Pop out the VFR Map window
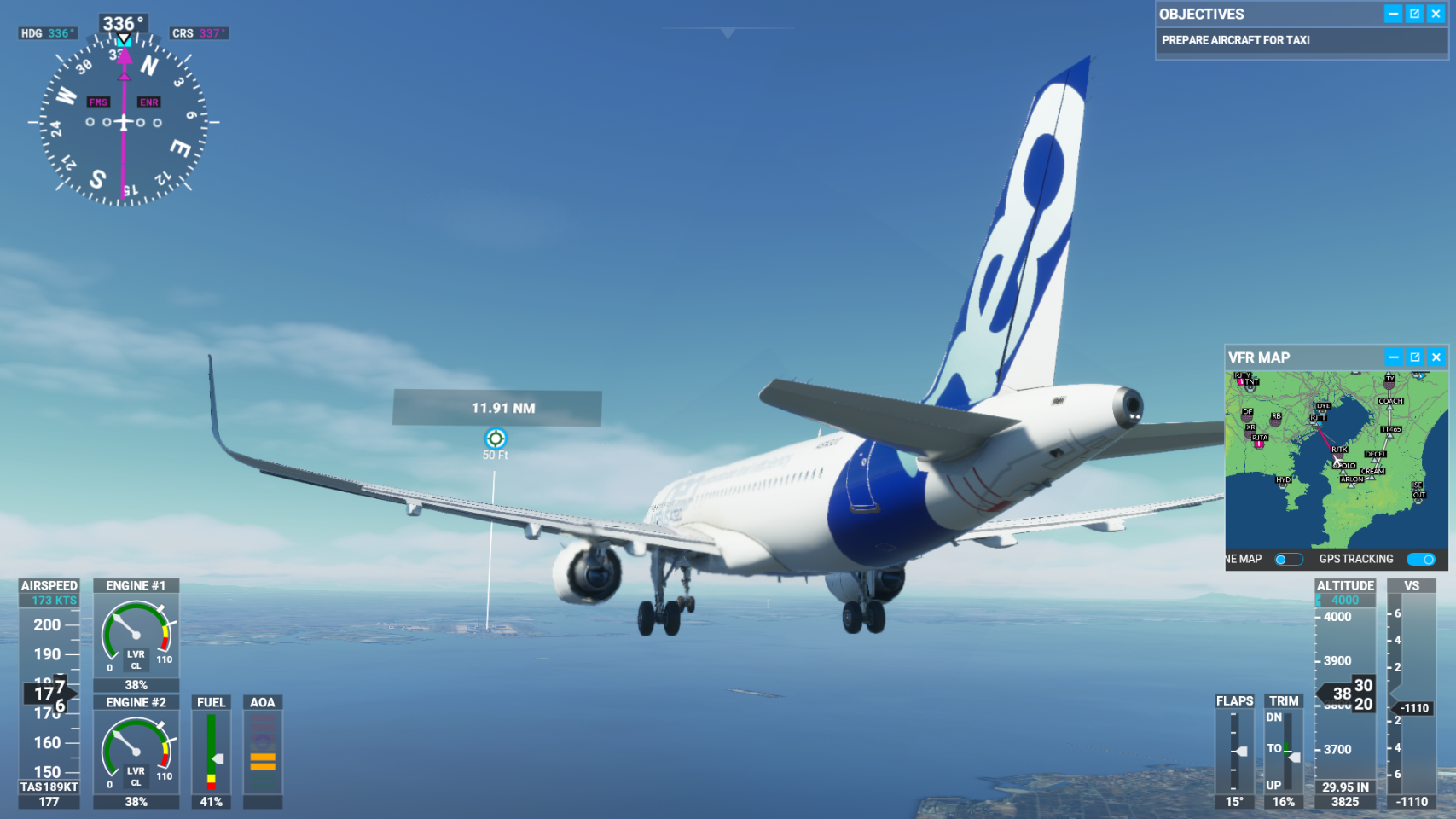Viewport: 1456px width, 819px height. [x=1415, y=357]
